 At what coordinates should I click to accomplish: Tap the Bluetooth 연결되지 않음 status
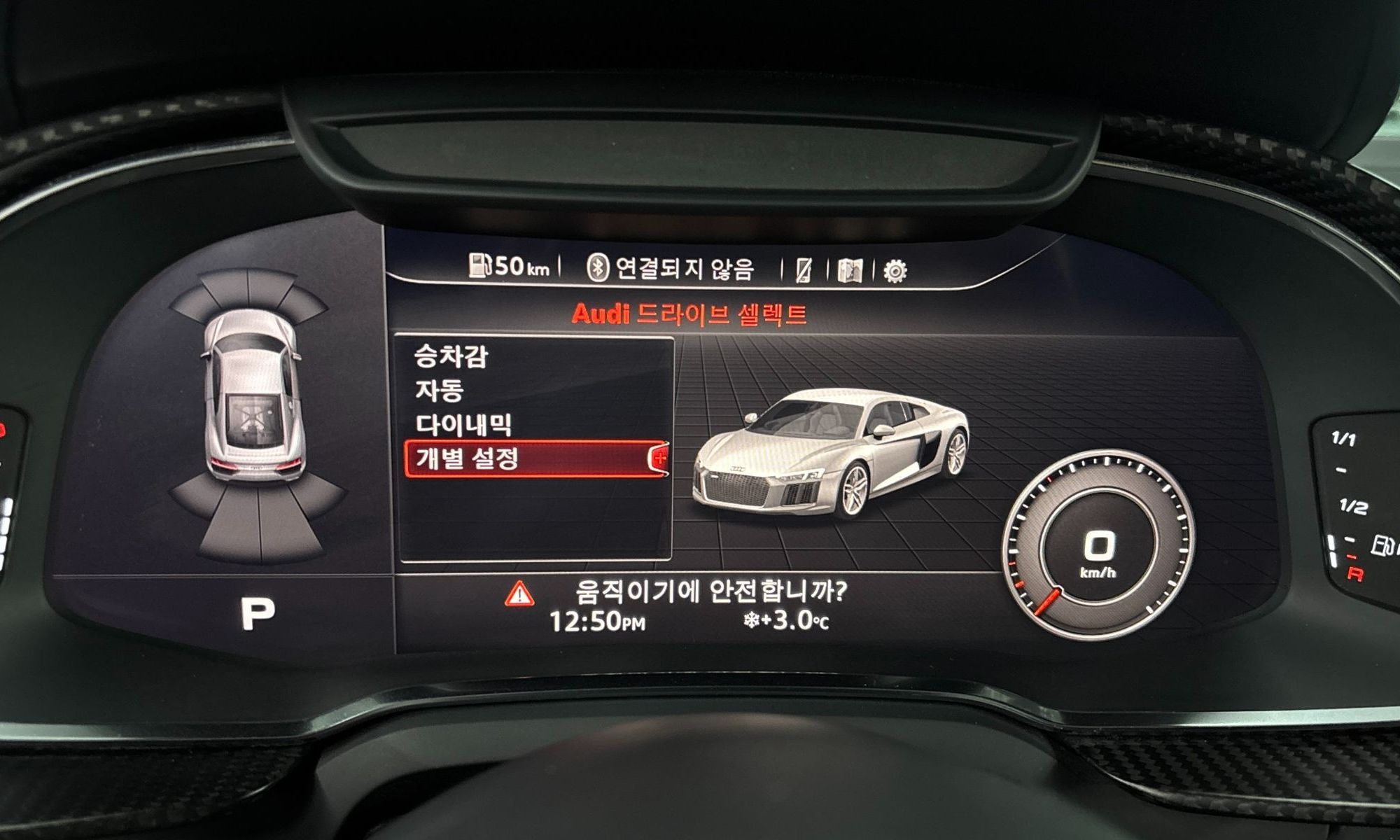click(670, 268)
